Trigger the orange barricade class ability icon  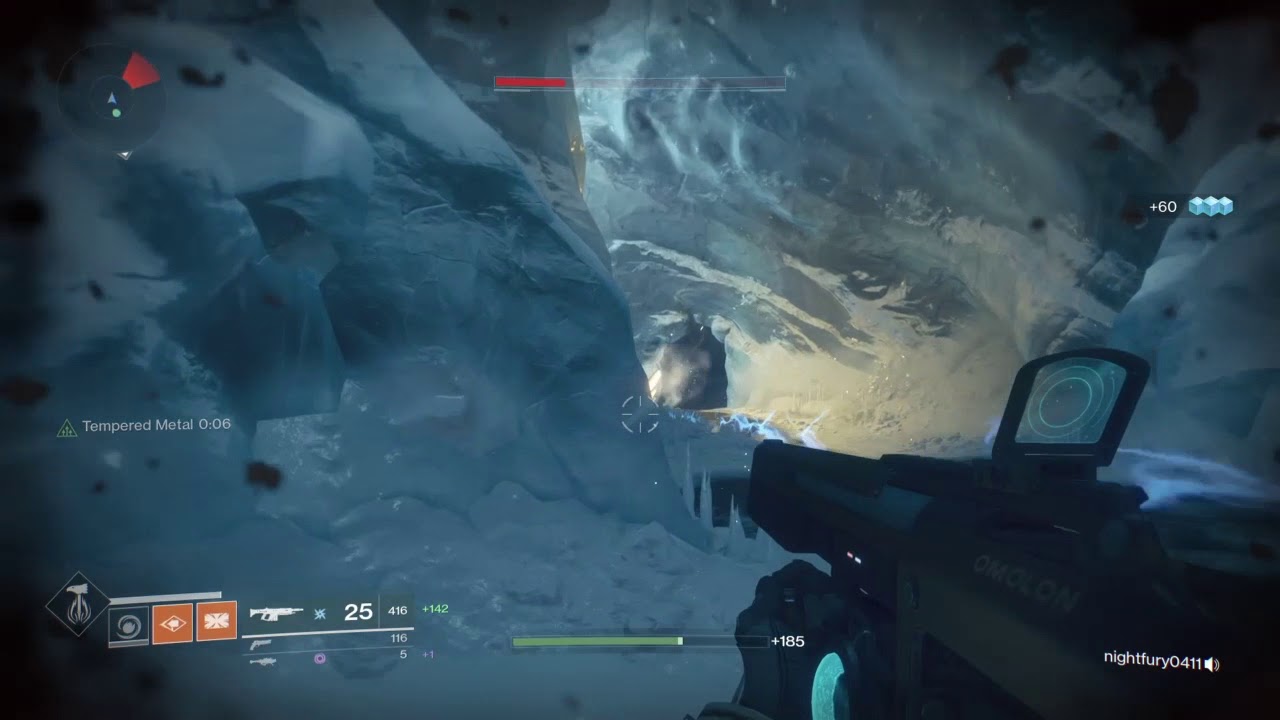click(x=216, y=622)
